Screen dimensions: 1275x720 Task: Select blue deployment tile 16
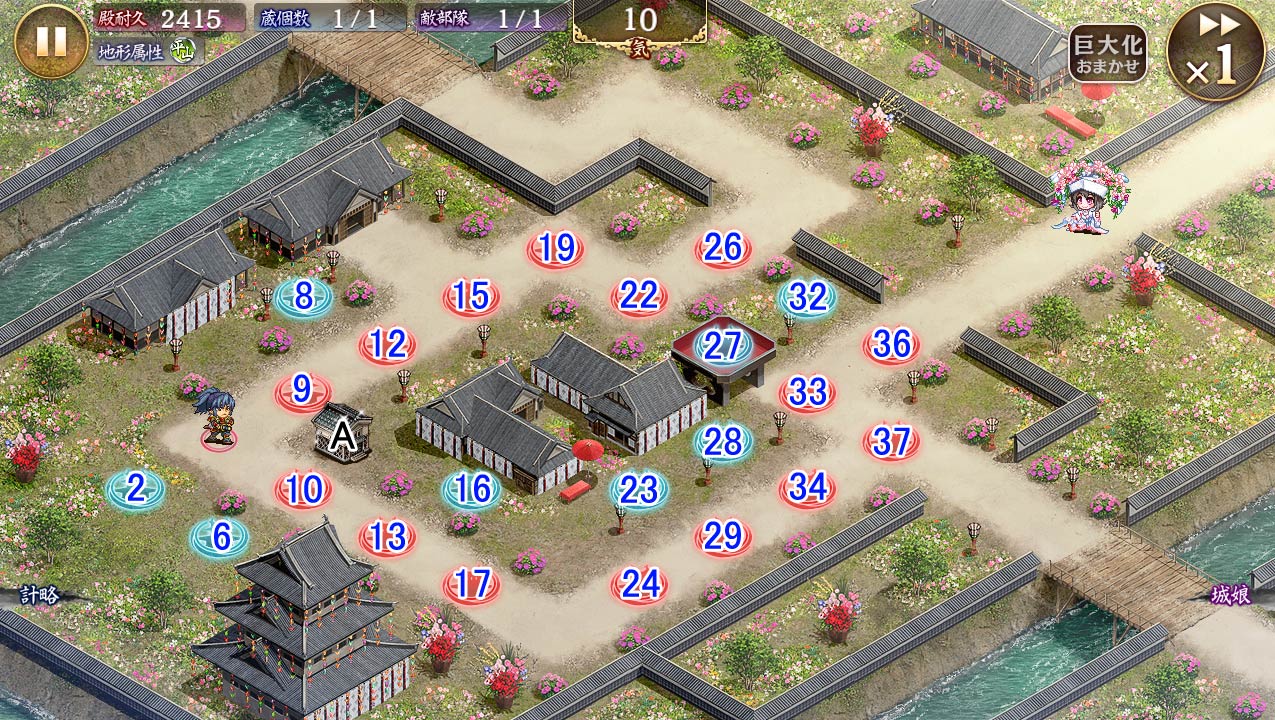(472, 489)
